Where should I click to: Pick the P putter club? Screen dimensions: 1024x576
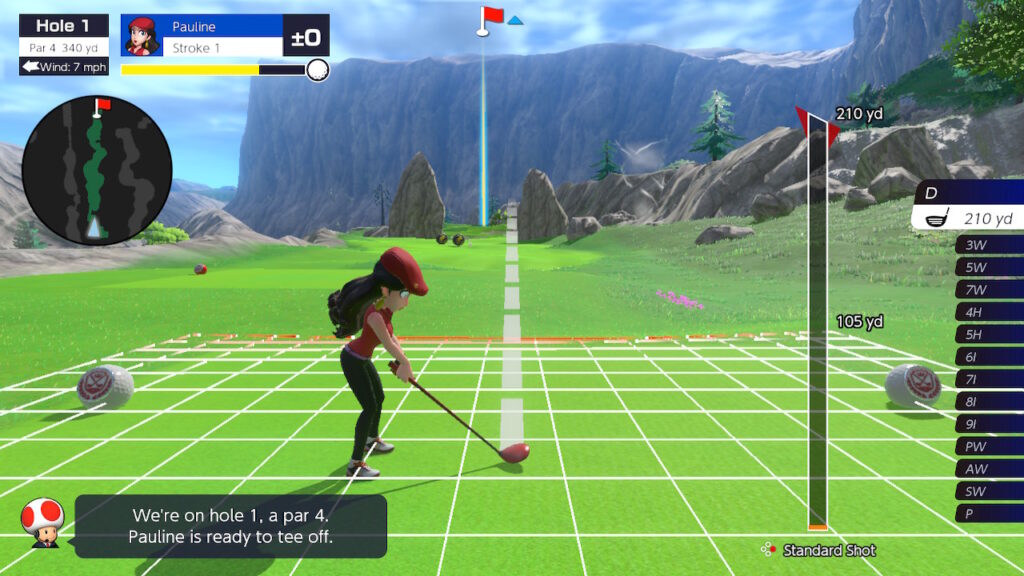[988, 513]
